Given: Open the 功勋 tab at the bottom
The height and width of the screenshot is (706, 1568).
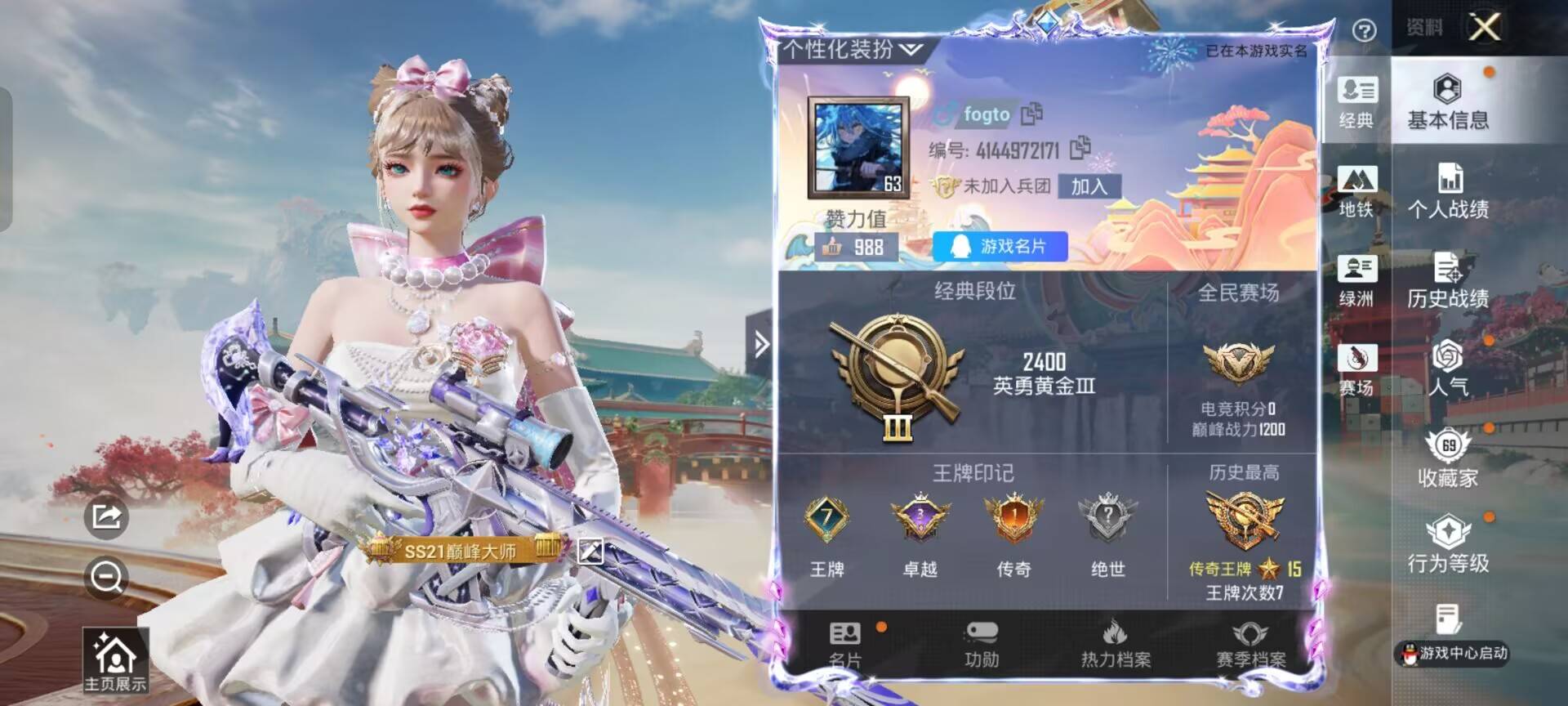Looking at the screenshot, I should (x=981, y=645).
